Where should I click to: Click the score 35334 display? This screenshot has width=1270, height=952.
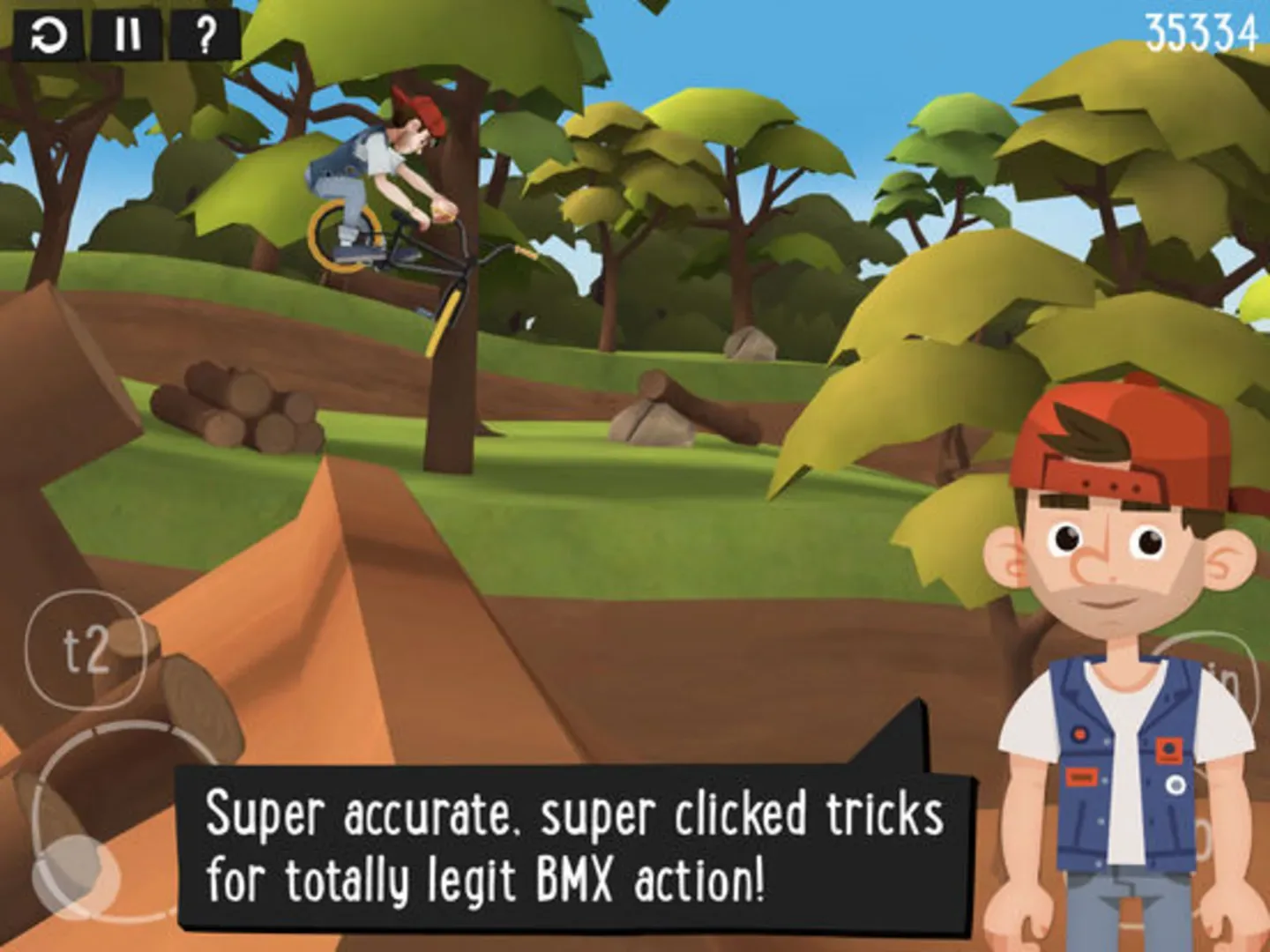[x=1201, y=33]
